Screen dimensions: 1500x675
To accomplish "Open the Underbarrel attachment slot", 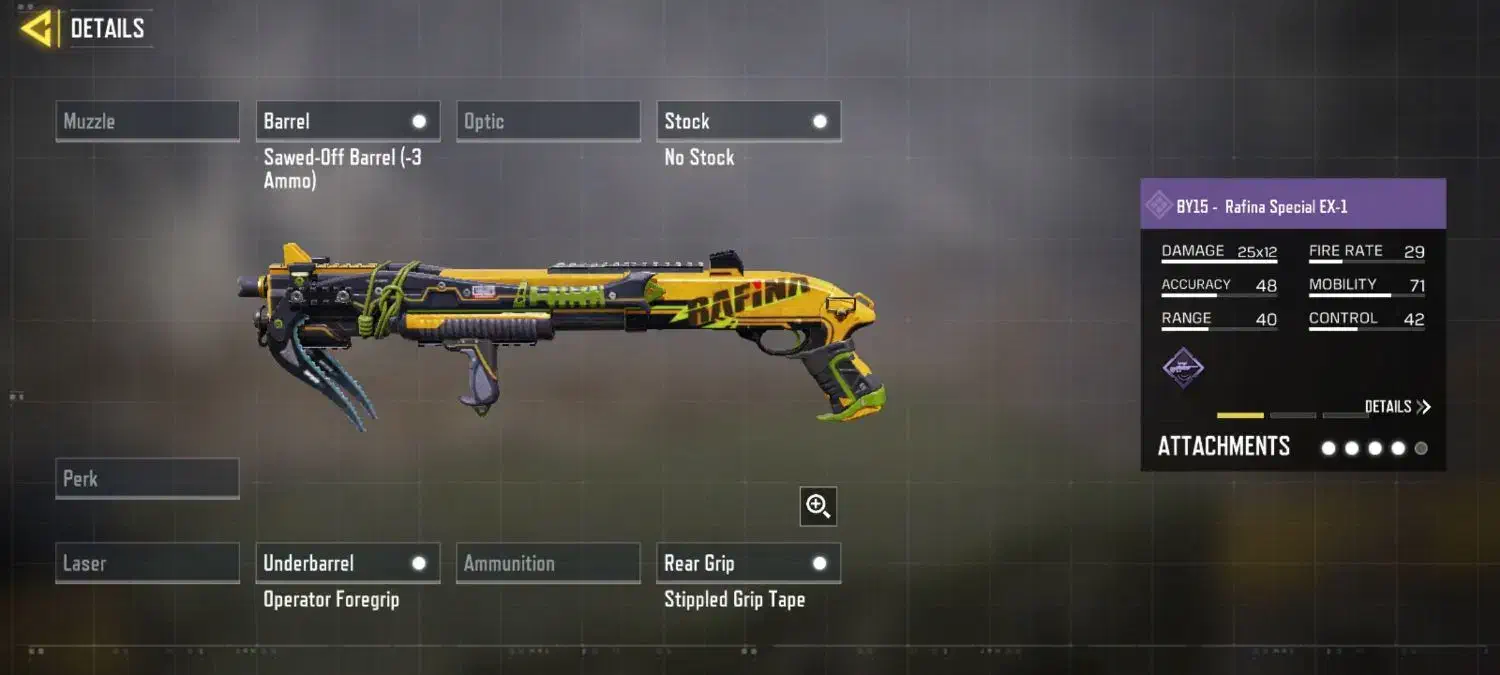I will (347, 563).
